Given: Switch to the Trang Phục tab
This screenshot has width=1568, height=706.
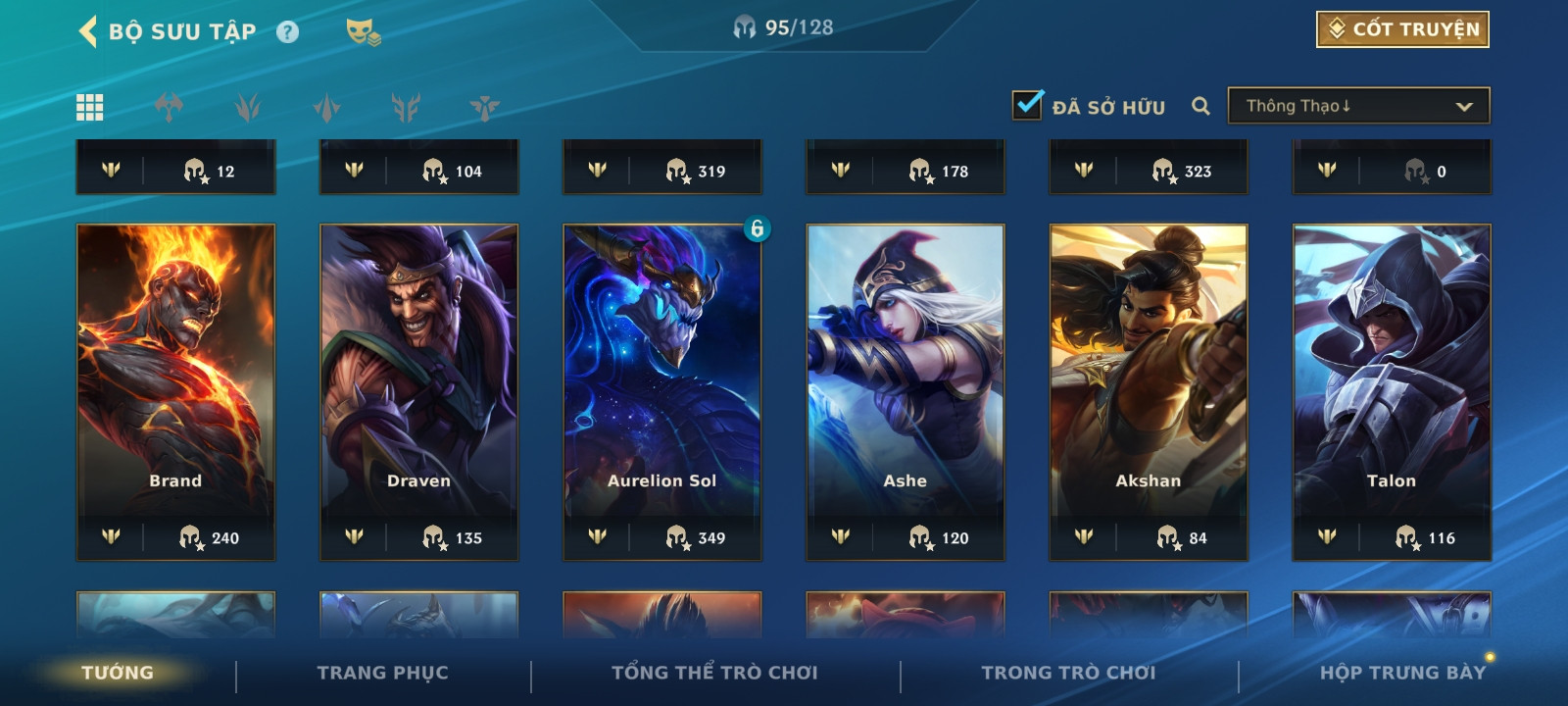Looking at the screenshot, I should tap(382, 673).
